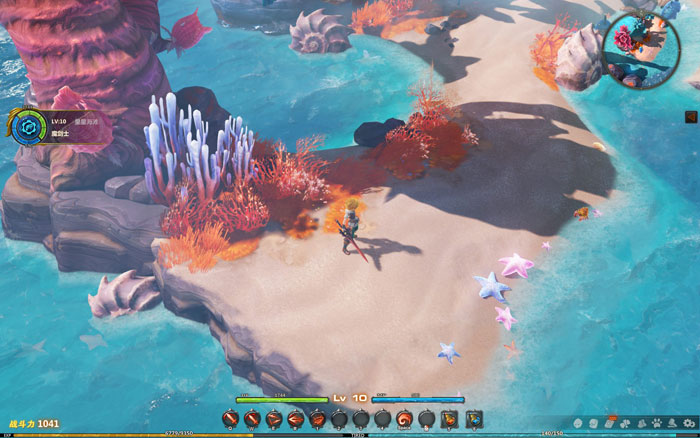This screenshot has height=438, width=700.
Task: Use the yellow potion hotbar item
Action: 450,419
